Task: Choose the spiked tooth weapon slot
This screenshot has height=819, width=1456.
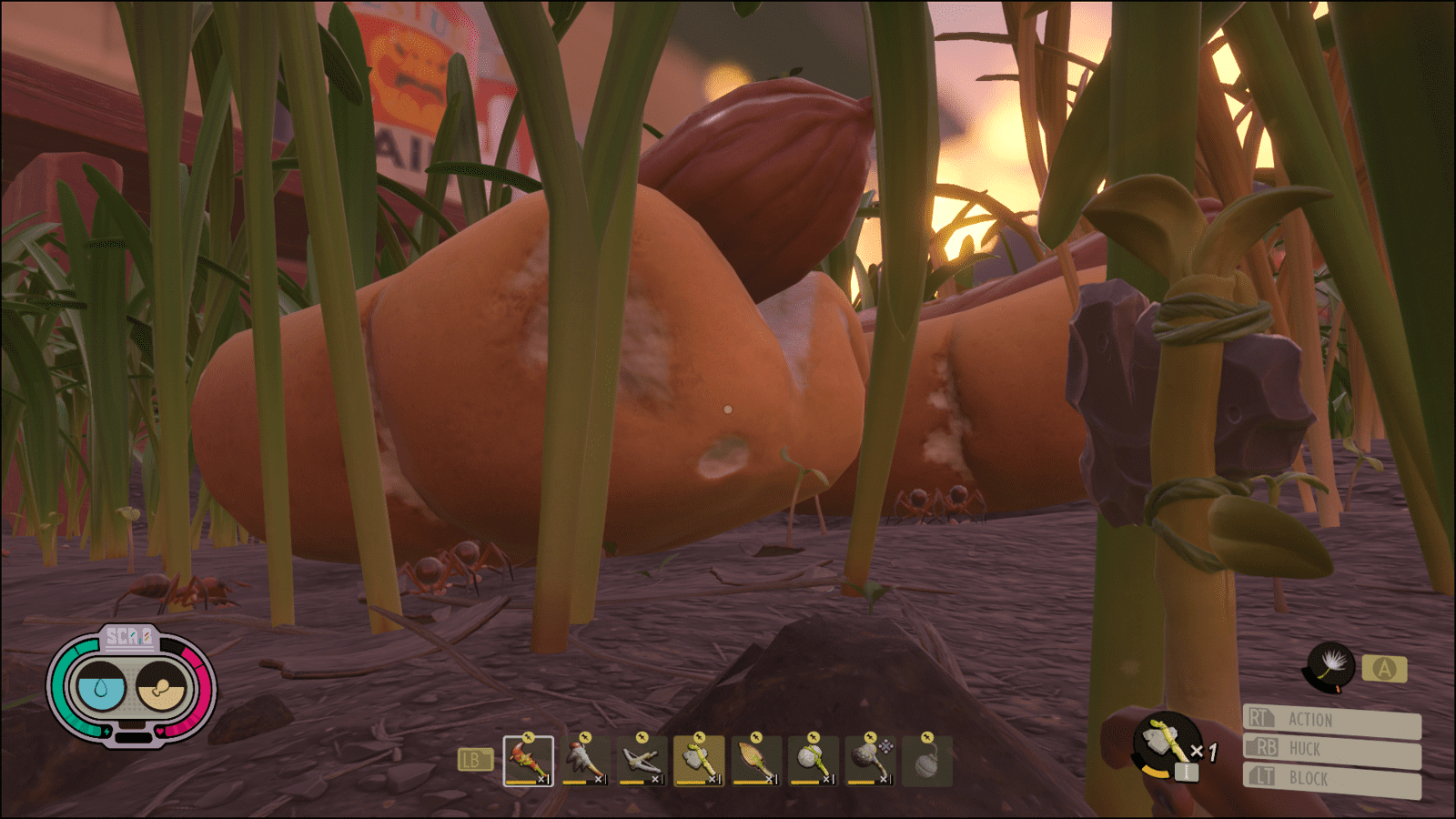Action: [585, 761]
